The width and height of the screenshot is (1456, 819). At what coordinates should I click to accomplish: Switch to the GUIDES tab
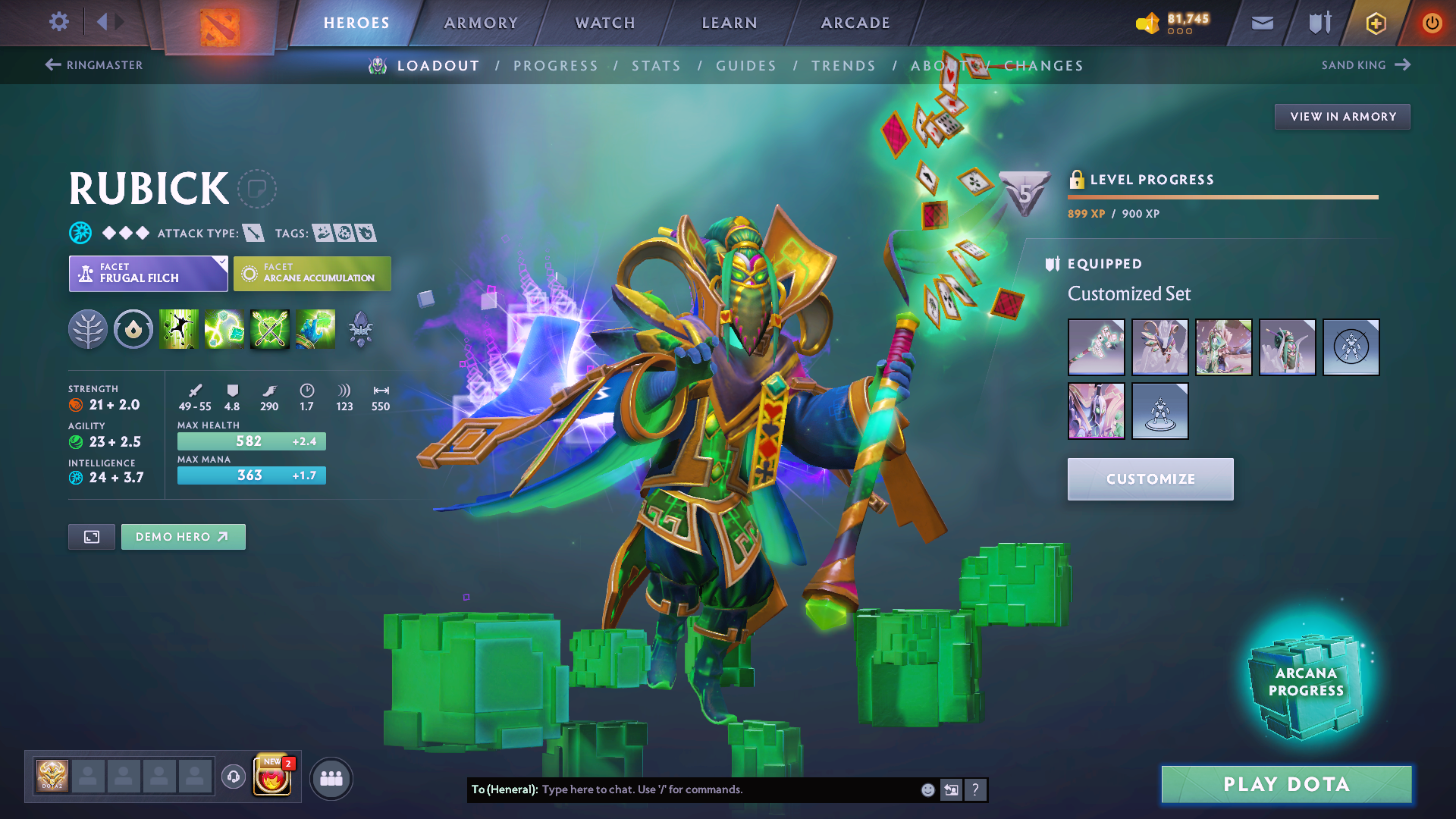(x=746, y=65)
